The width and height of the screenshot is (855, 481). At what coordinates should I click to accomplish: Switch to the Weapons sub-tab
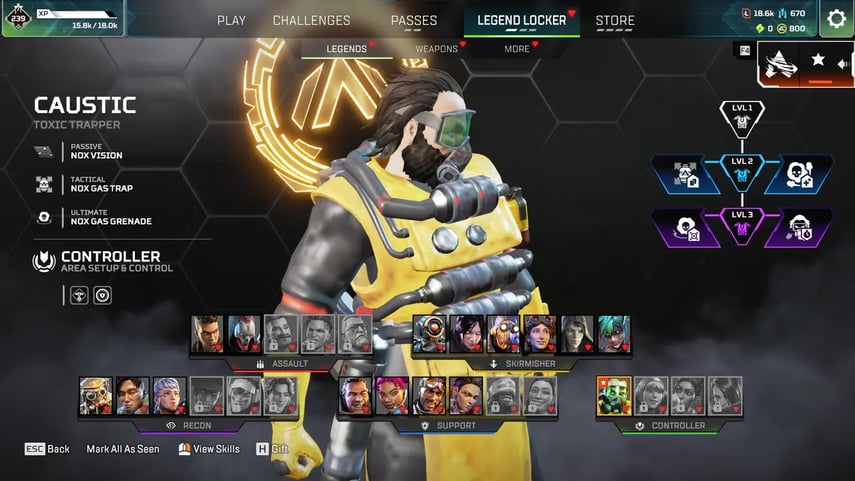pos(437,48)
